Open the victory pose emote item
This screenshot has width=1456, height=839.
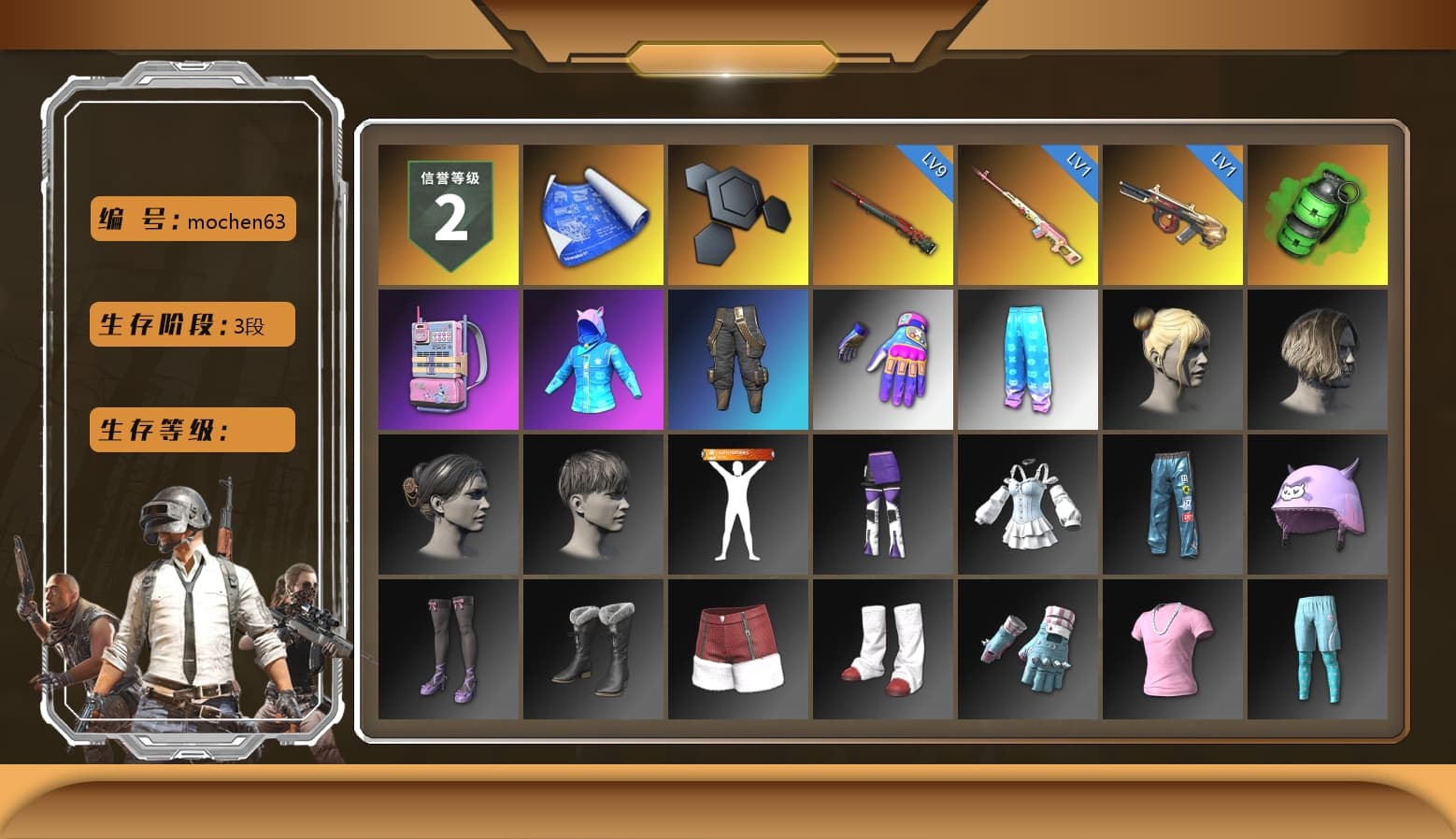click(x=738, y=505)
